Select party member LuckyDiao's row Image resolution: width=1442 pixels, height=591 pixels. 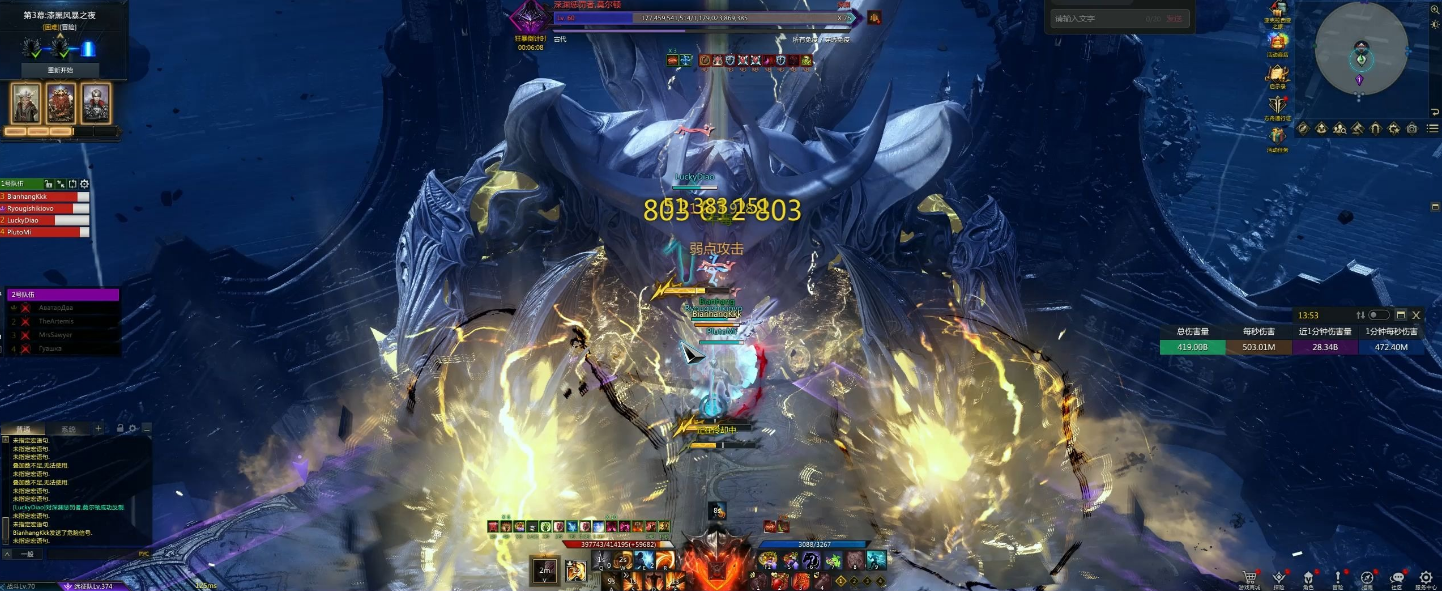(x=45, y=220)
